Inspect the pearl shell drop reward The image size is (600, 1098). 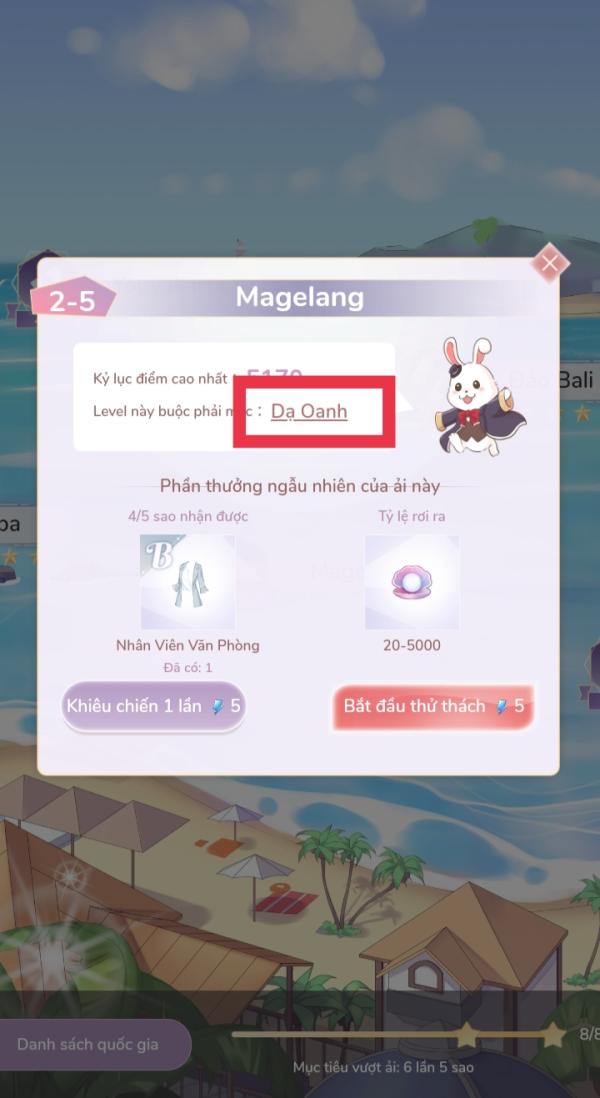pos(411,581)
